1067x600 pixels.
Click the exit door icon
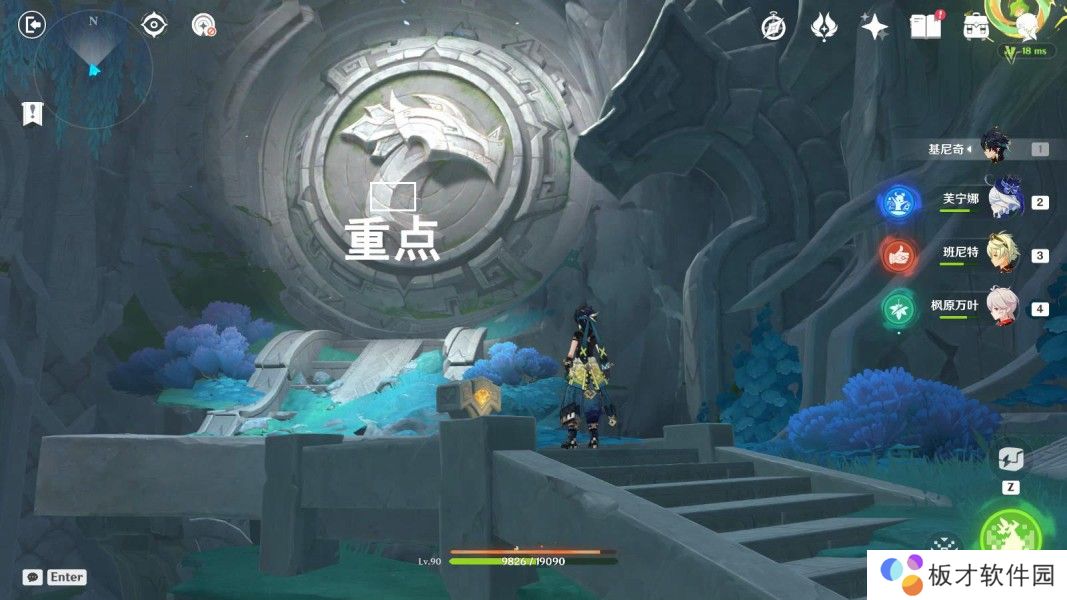point(33,24)
